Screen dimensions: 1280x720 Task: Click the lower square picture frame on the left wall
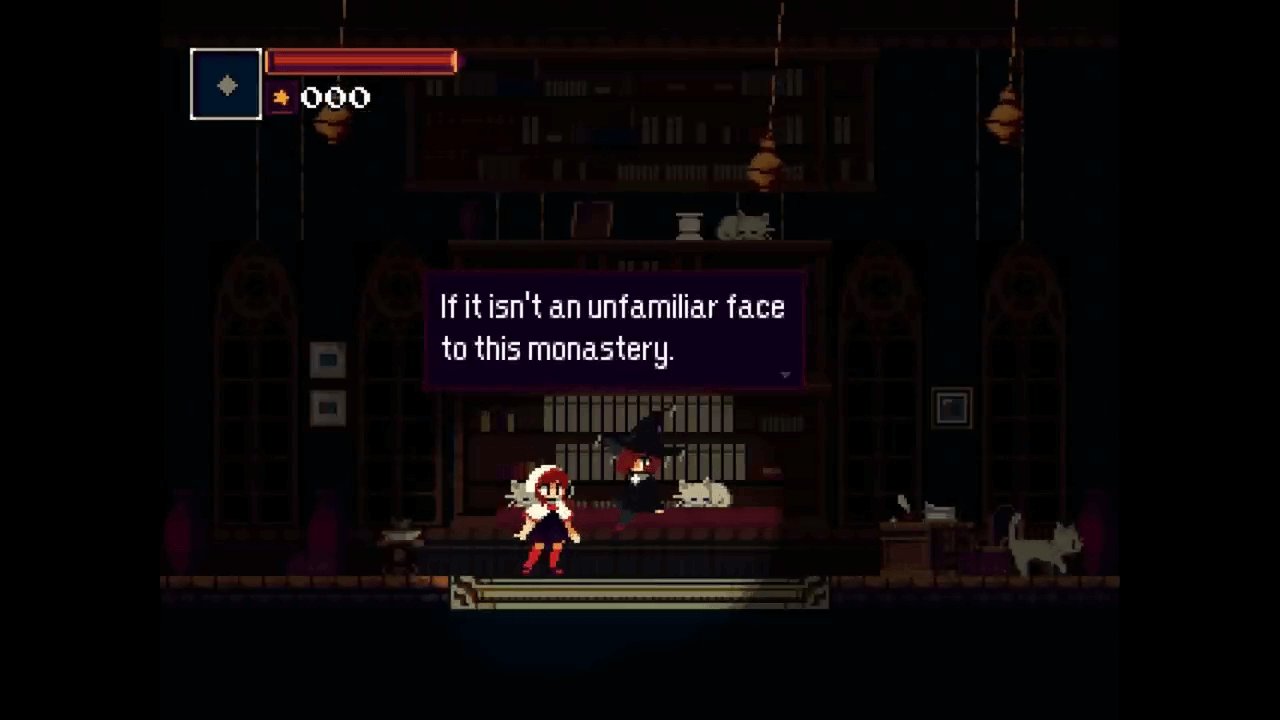tap(327, 408)
